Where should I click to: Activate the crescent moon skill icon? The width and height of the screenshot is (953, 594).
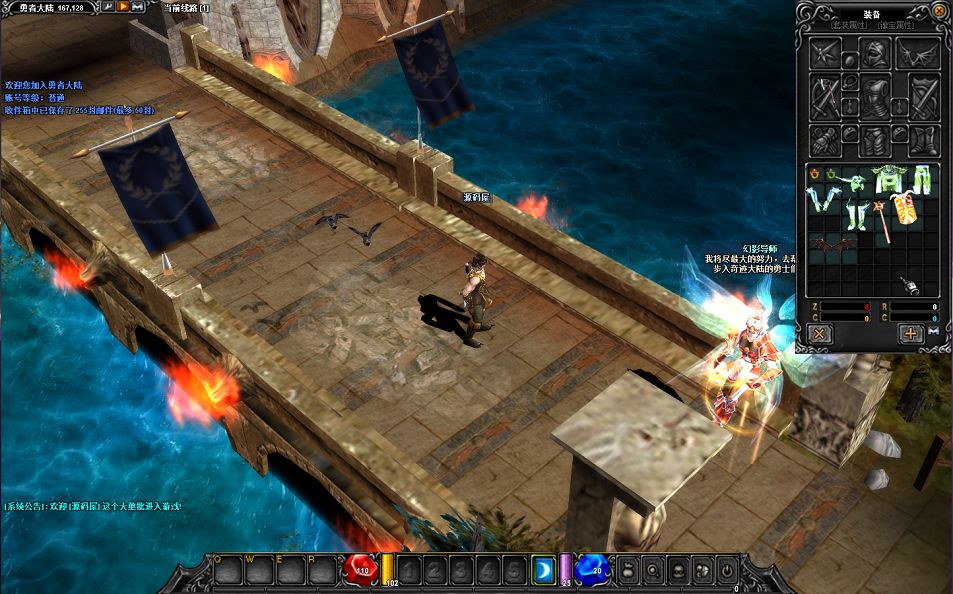(543, 570)
